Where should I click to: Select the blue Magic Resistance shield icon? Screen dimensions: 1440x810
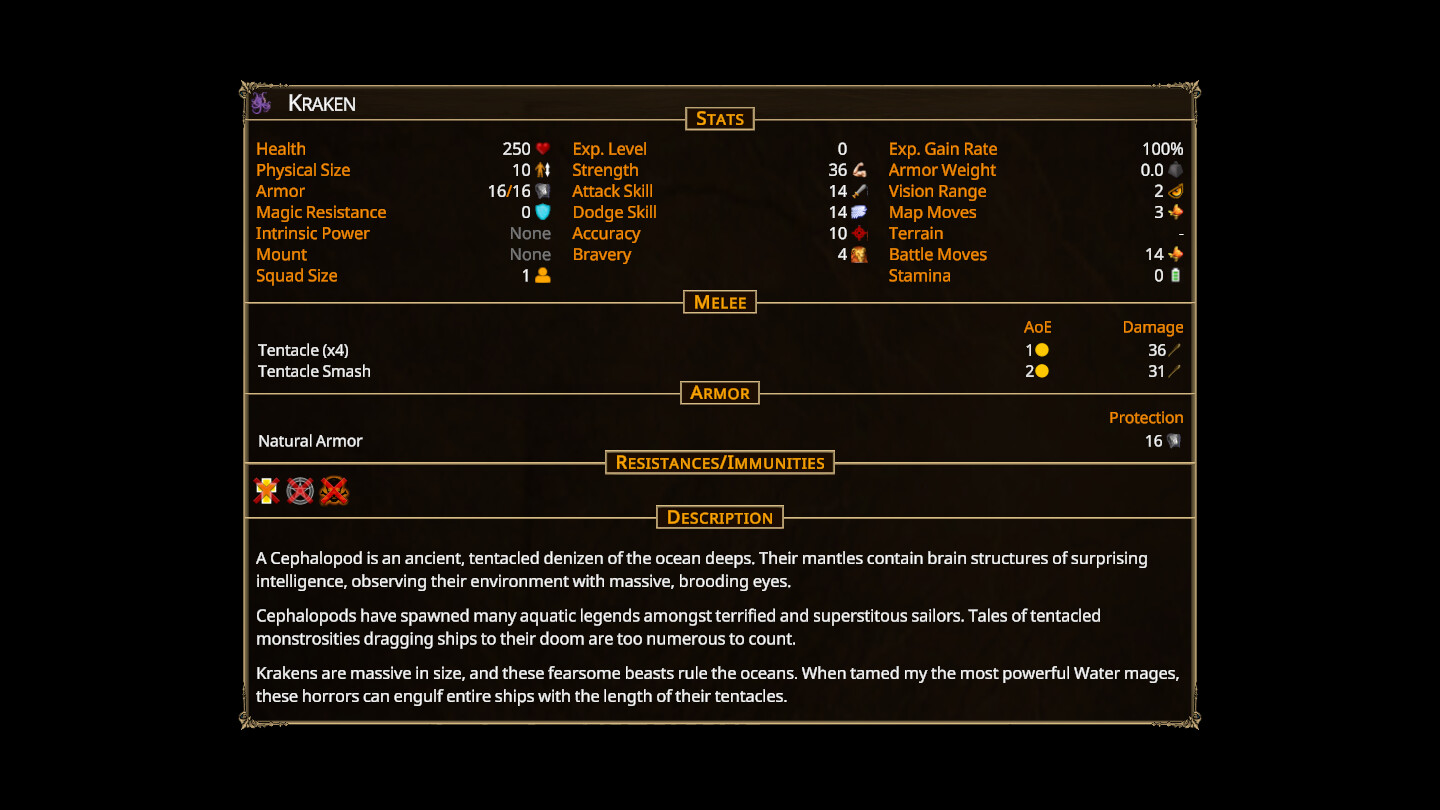(542, 212)
